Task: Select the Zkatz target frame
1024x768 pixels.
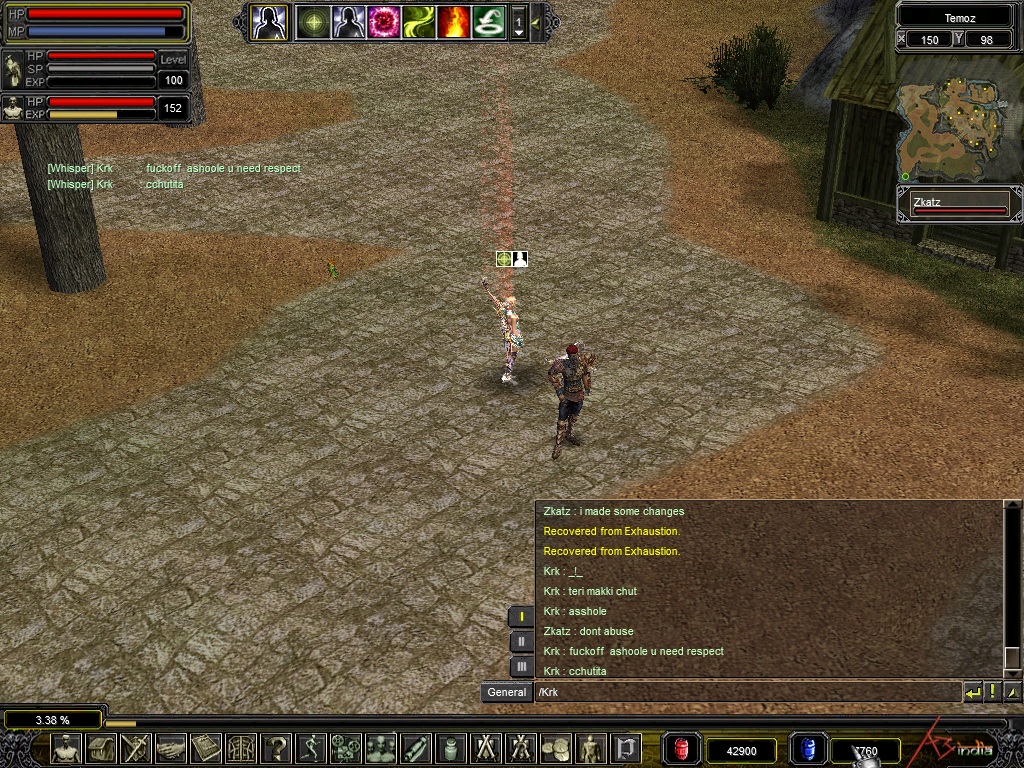Action: tap(959, 205)
